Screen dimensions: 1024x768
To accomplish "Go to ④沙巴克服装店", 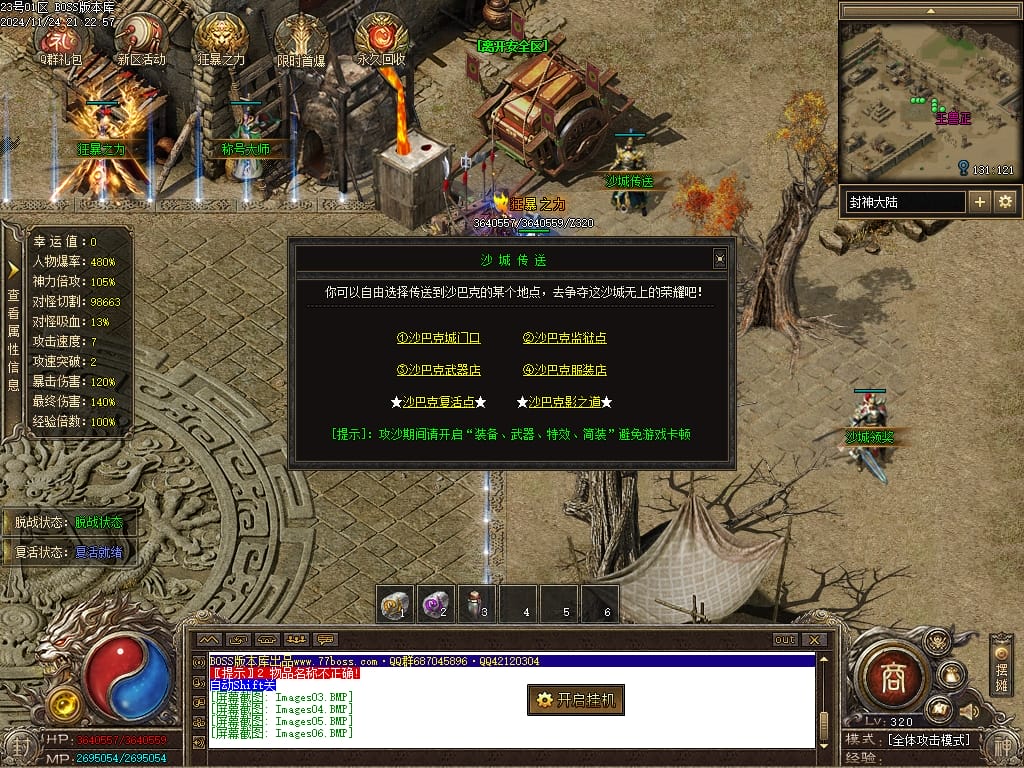I will point(564,370).
